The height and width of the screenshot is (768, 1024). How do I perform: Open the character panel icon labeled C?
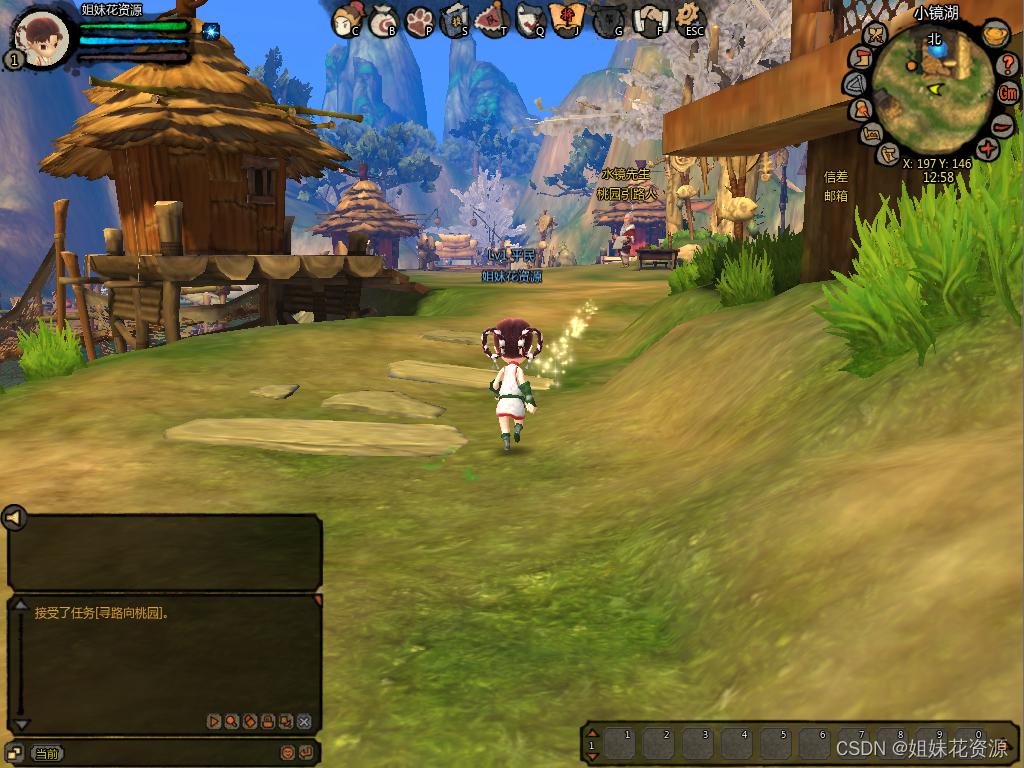(x=347, y=18)
